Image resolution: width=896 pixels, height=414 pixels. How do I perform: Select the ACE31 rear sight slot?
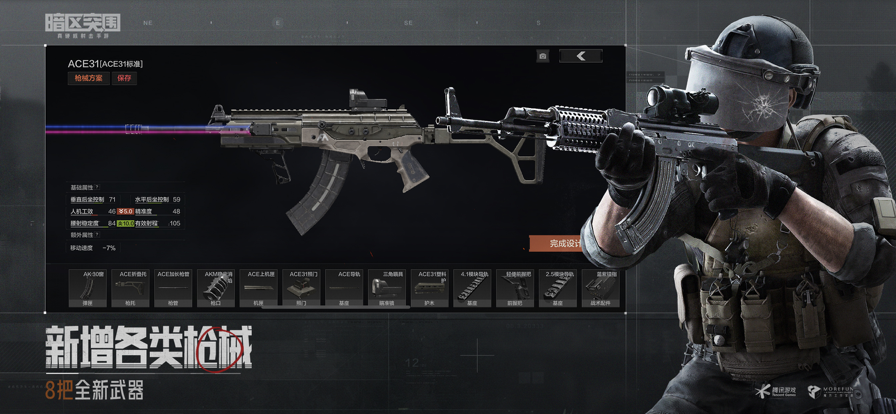301,287
